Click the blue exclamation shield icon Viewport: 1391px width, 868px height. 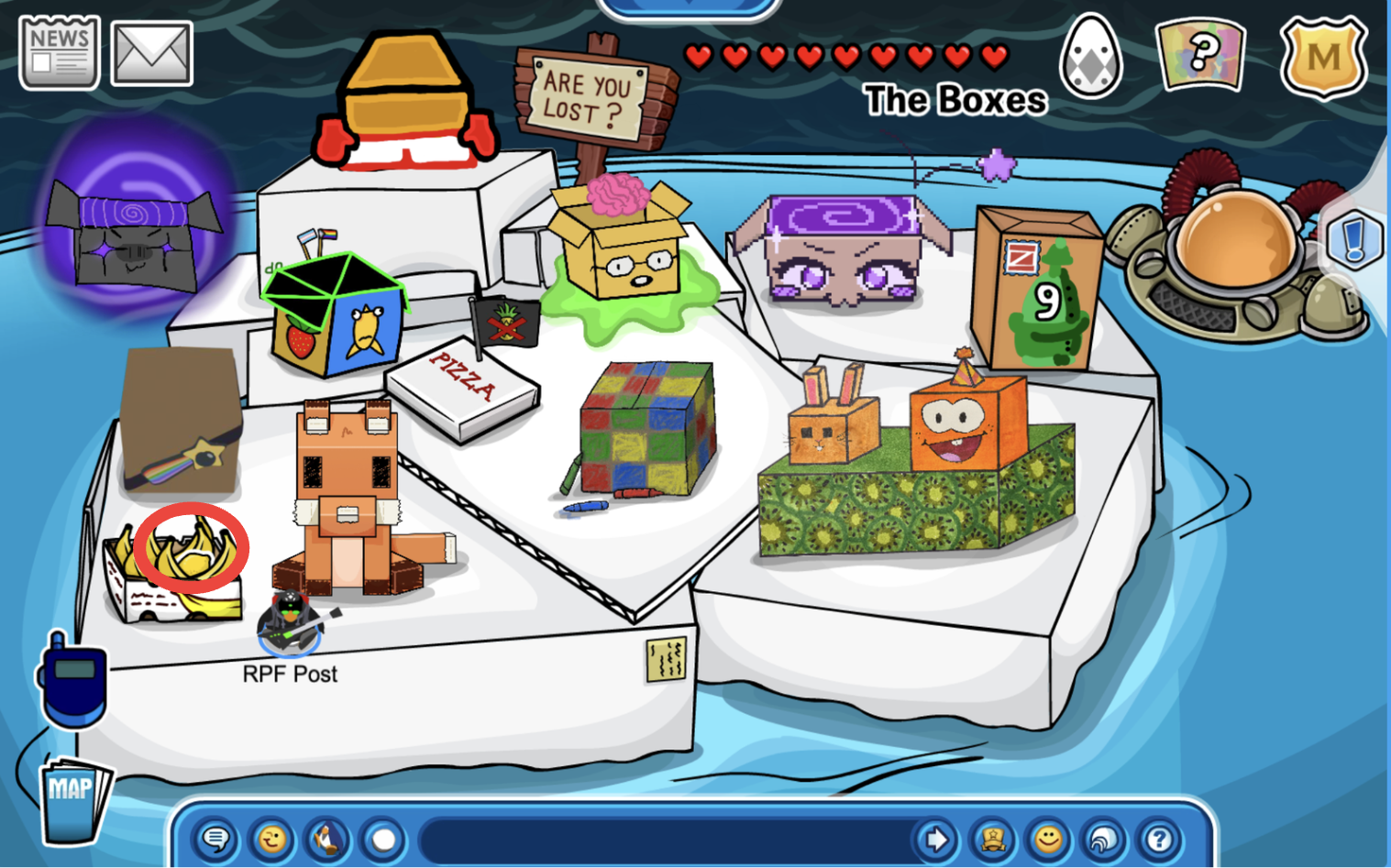(1354, 240)
